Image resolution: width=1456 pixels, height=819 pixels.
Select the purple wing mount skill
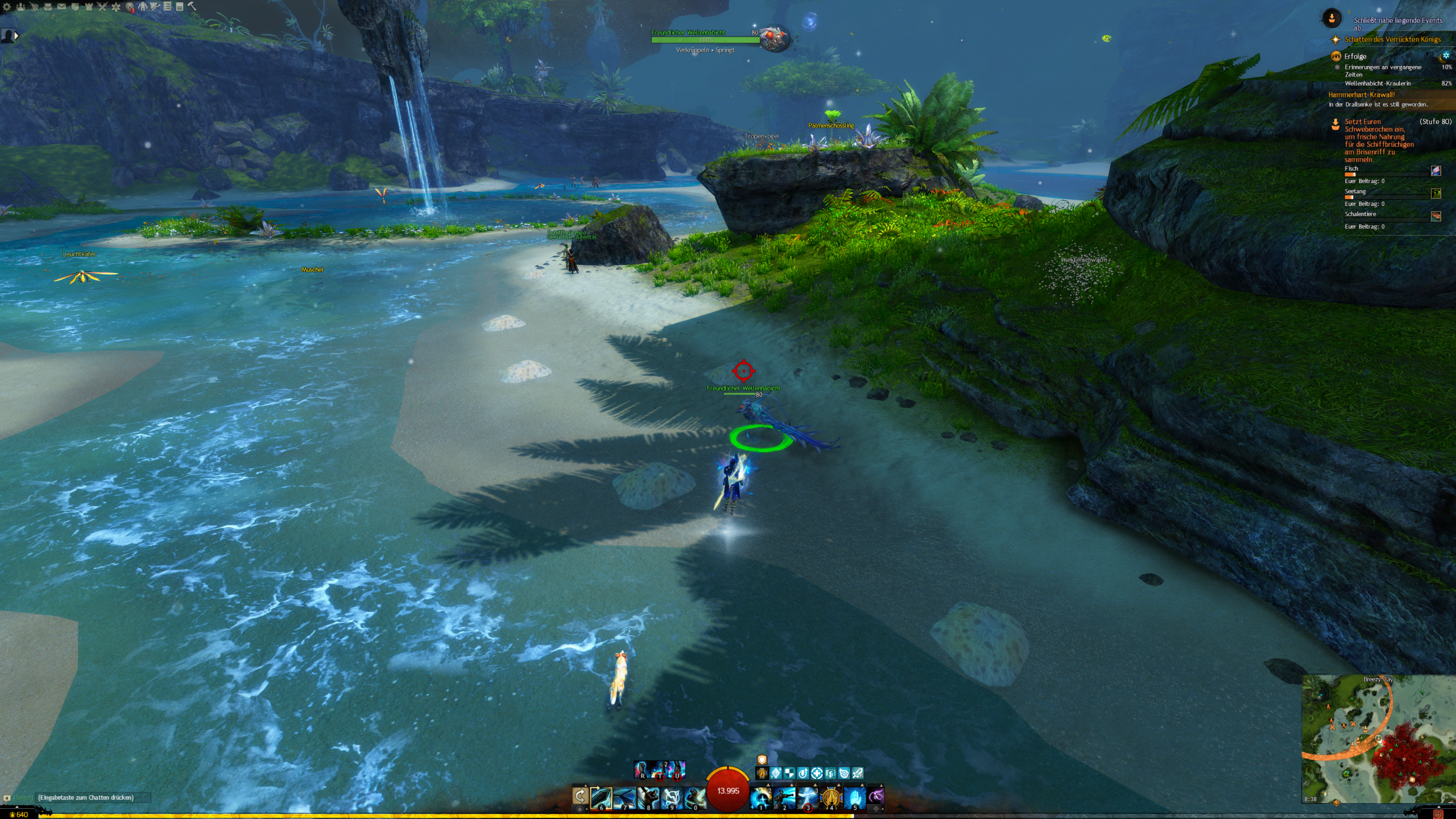876,796
